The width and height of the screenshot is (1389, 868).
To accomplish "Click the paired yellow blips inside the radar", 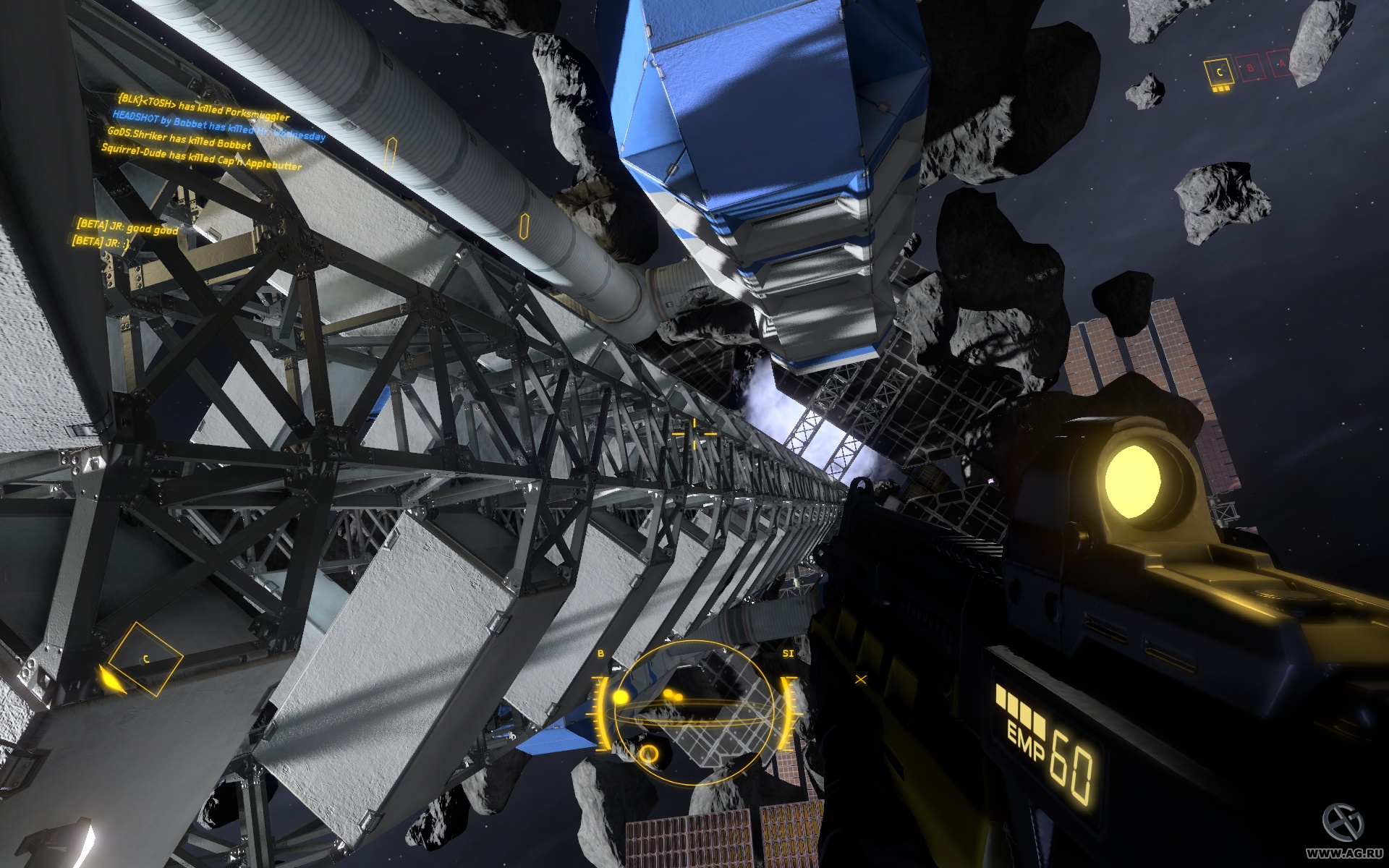I will [x=674, y=696].
